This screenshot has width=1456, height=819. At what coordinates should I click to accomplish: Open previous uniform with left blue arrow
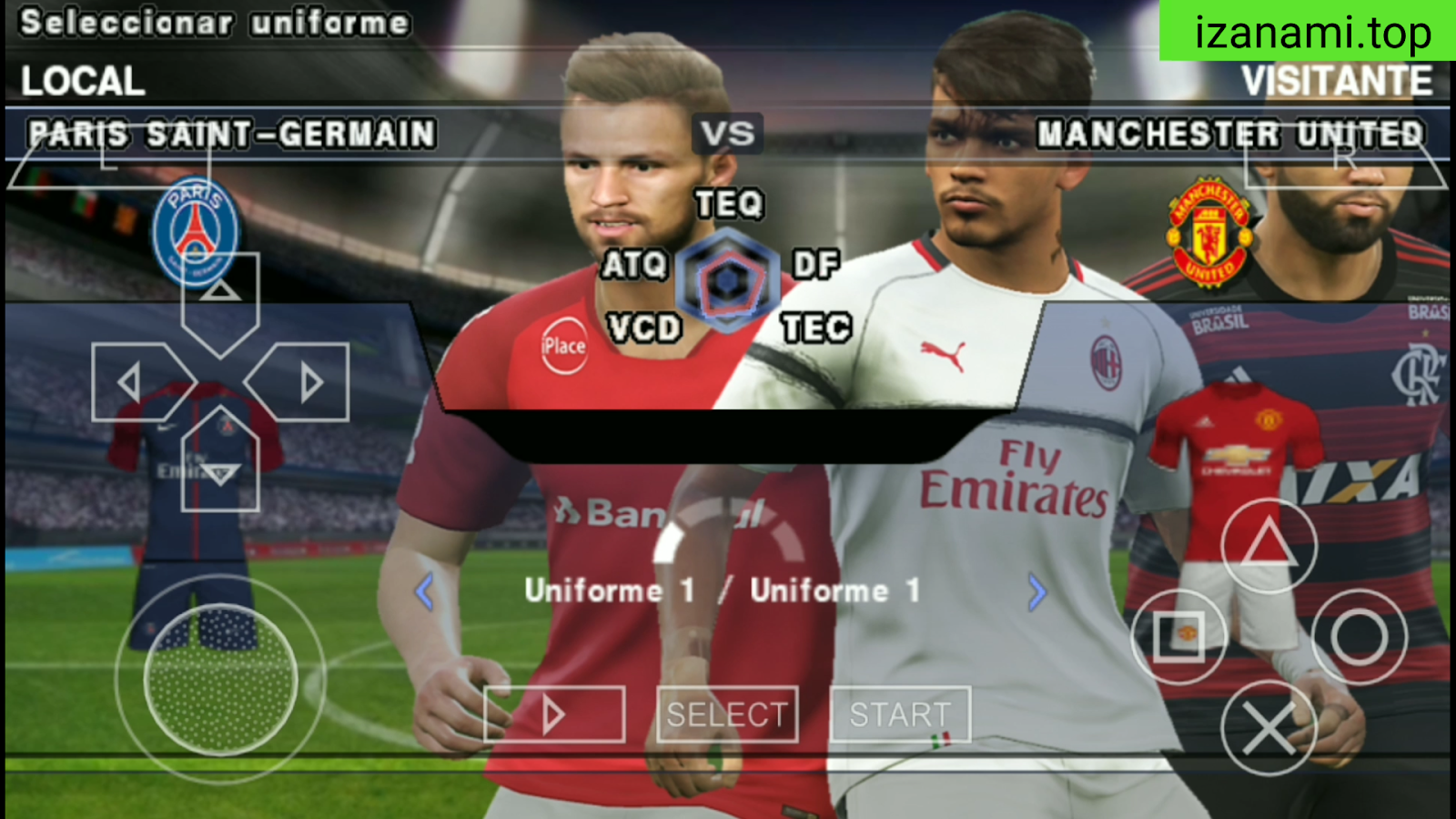(421, 591)
